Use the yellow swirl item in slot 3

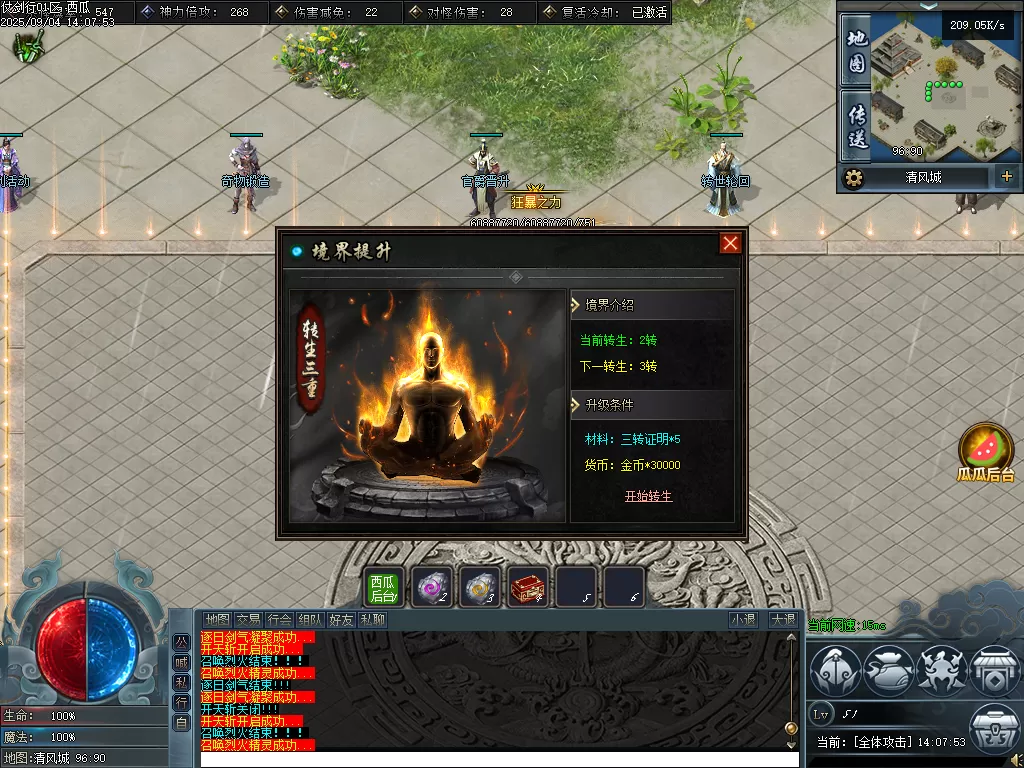[480, 587]
